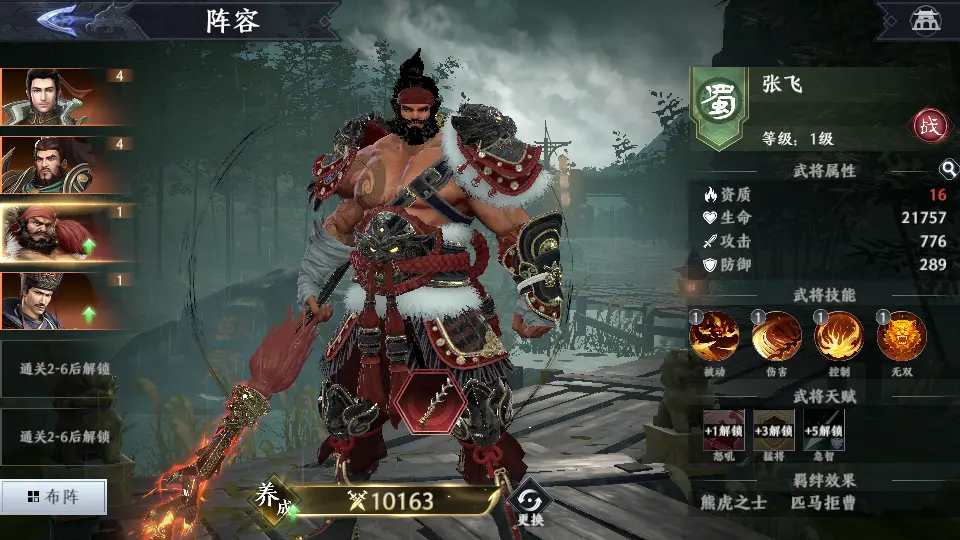Click the red 战 badge
The image size is (960, 540).
(929, 126)
